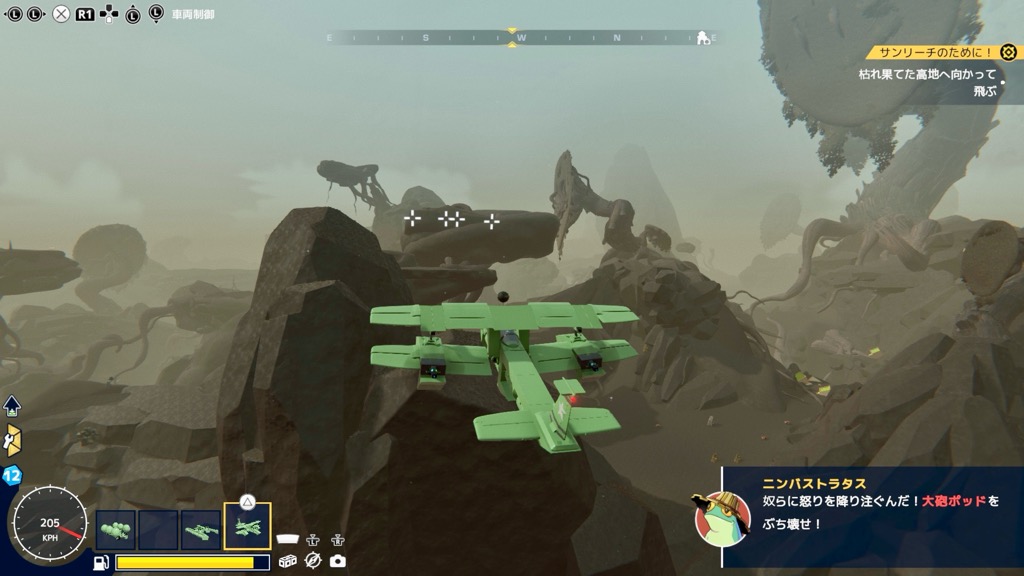This screenshot has height=576, width=1024.
Task: Open the wrench build mode icon
Action: click(x=13, y=441)
